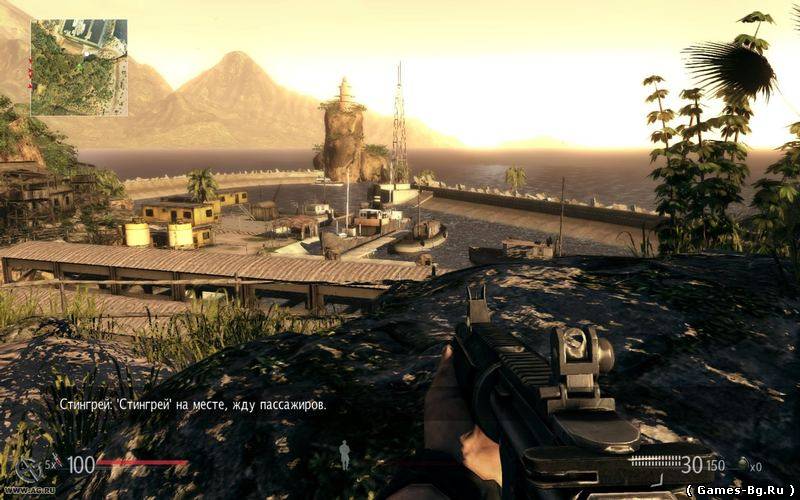Image resolution: width=800 pixels, height=500 pixels.
Task: Select the standing soldier stance icon
Action: (344, 455)
